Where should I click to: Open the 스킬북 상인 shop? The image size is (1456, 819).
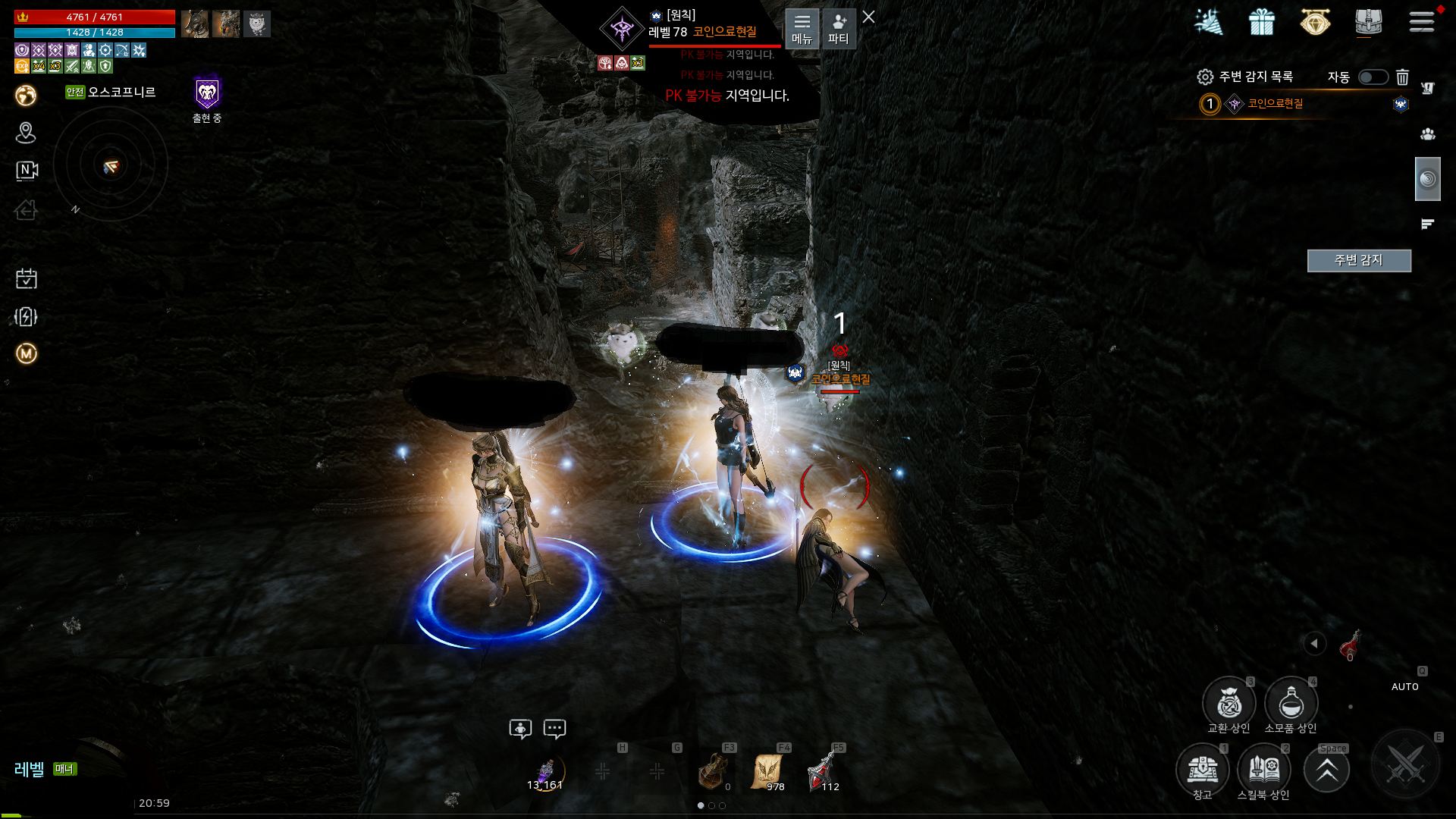[1264, 770]
